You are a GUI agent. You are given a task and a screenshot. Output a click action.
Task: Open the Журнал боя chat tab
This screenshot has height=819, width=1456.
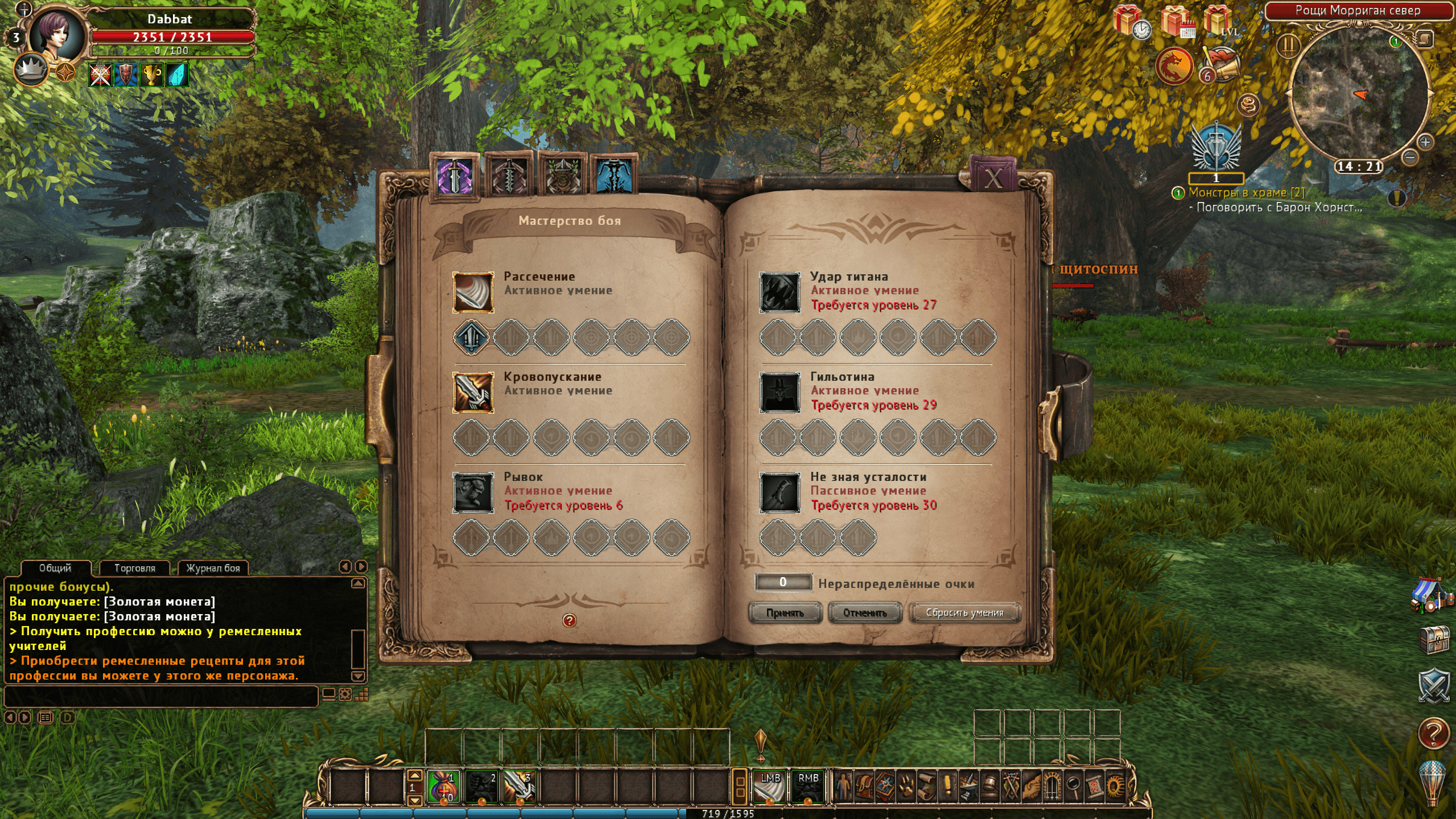tap(213, 568)
